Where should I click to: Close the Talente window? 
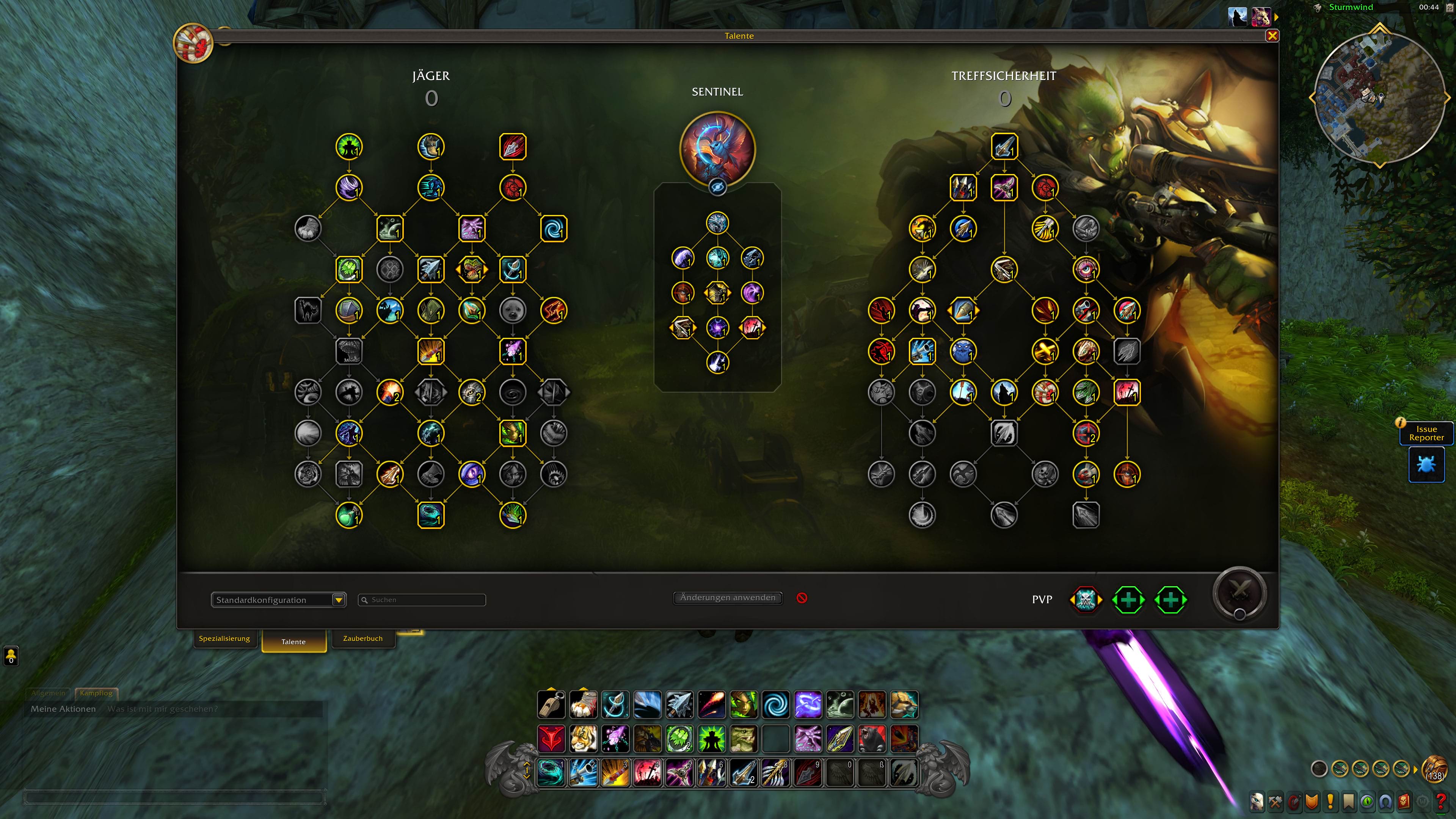[x=1272, y=36]
